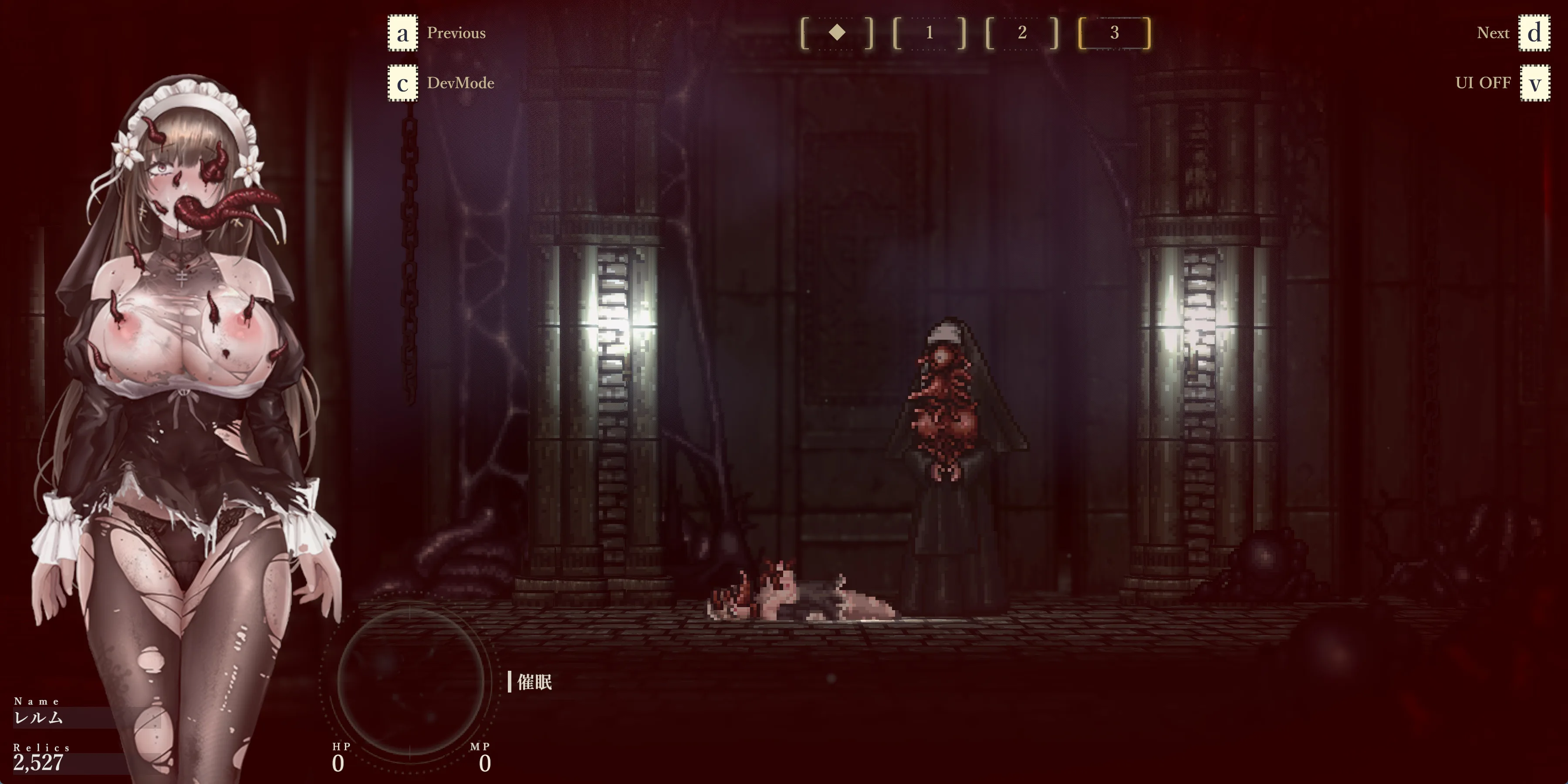Switch to page 1
Image resolution: width=1568 pixels, height=784 pixels.
coord(929,33)
